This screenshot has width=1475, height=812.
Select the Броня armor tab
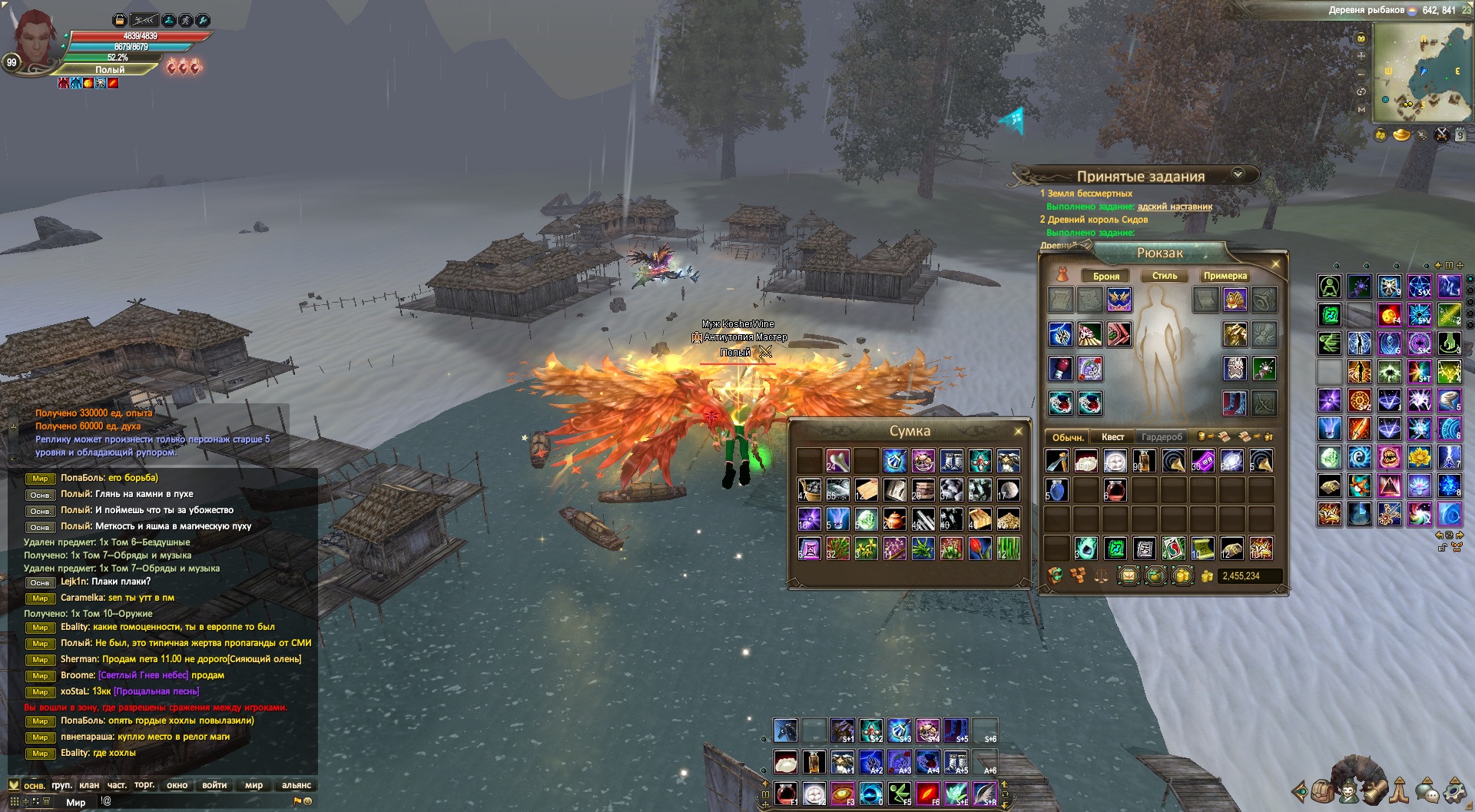point(1105,276)
